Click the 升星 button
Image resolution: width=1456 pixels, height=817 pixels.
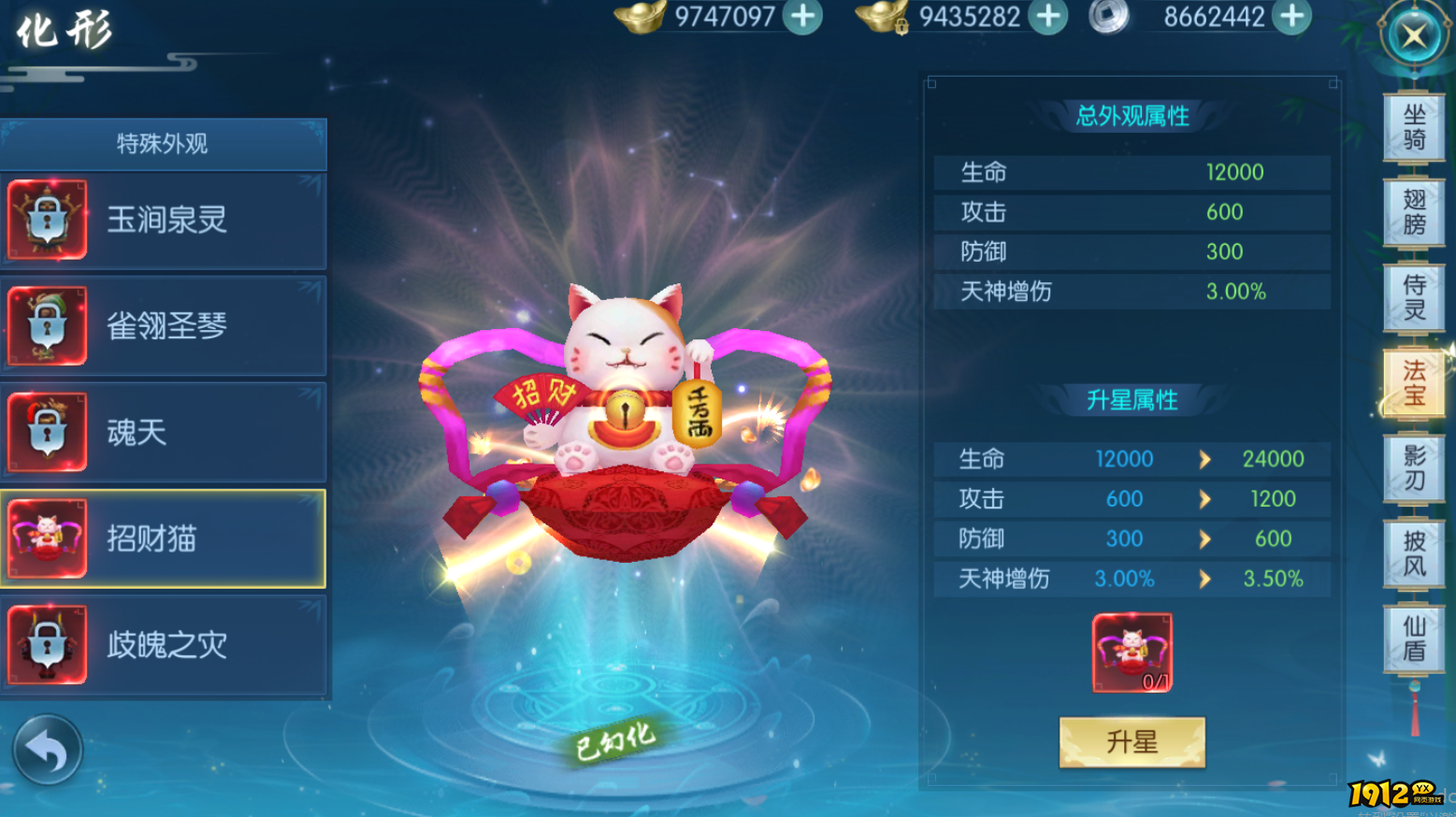[x=1132, y=740]
